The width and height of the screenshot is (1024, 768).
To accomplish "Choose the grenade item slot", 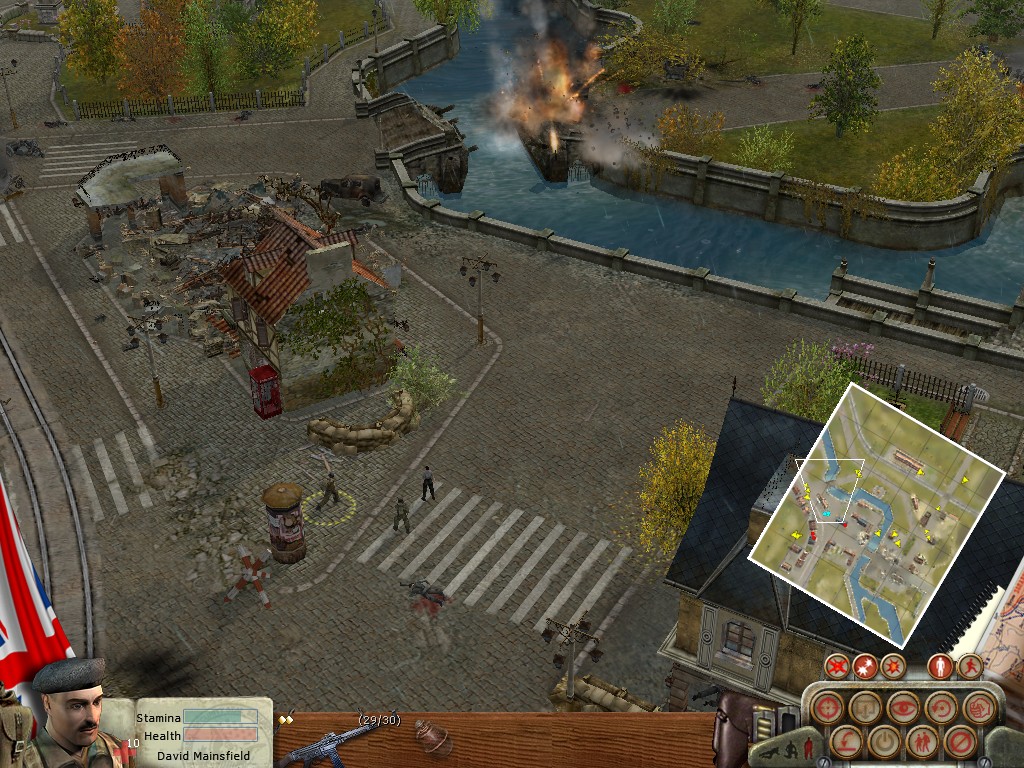I will point(434,736).
